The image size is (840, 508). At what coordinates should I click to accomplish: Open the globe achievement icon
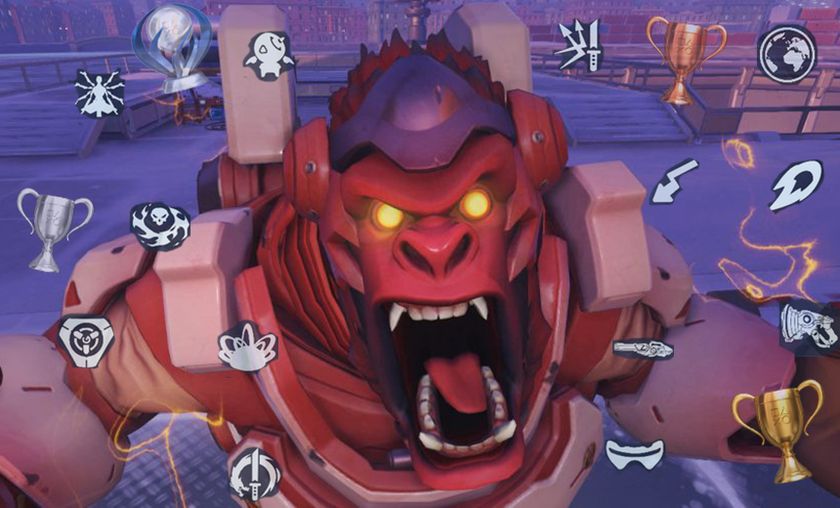click(x=786, y=53)
